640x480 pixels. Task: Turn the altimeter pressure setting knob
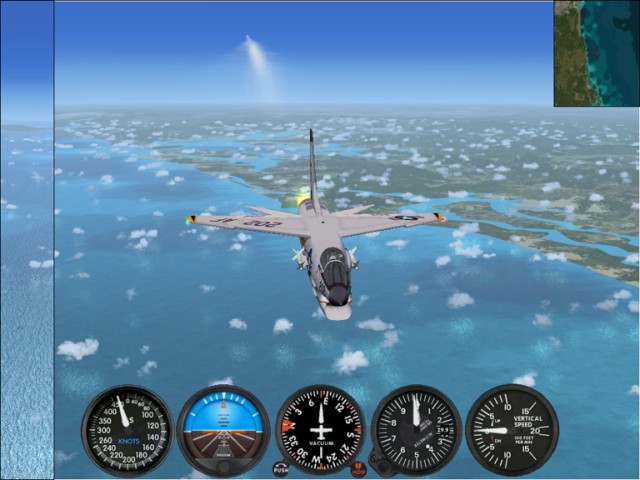click(x=380, y=462)
